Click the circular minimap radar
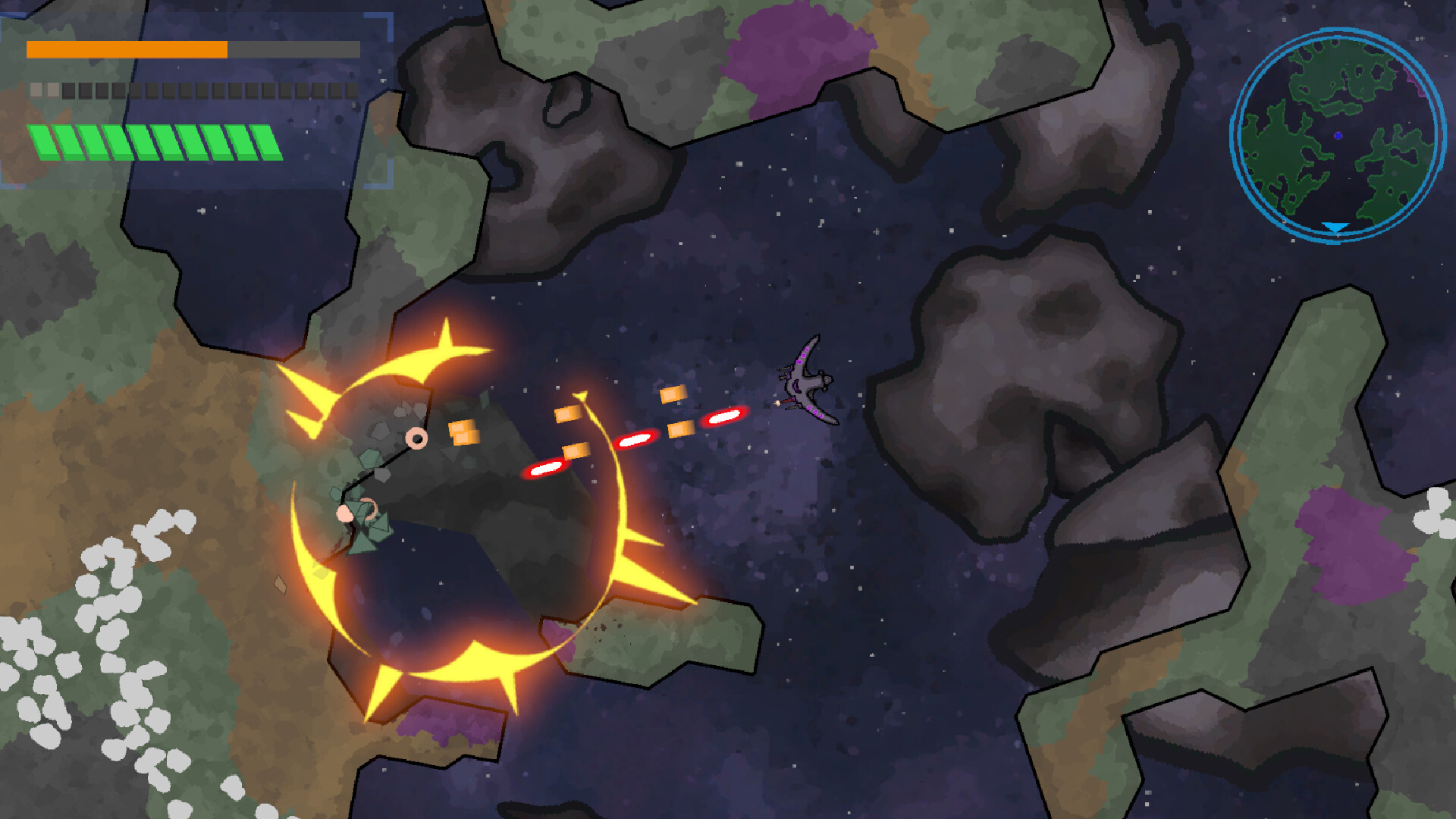The image size is (1456, 819). coord(1338,135)
